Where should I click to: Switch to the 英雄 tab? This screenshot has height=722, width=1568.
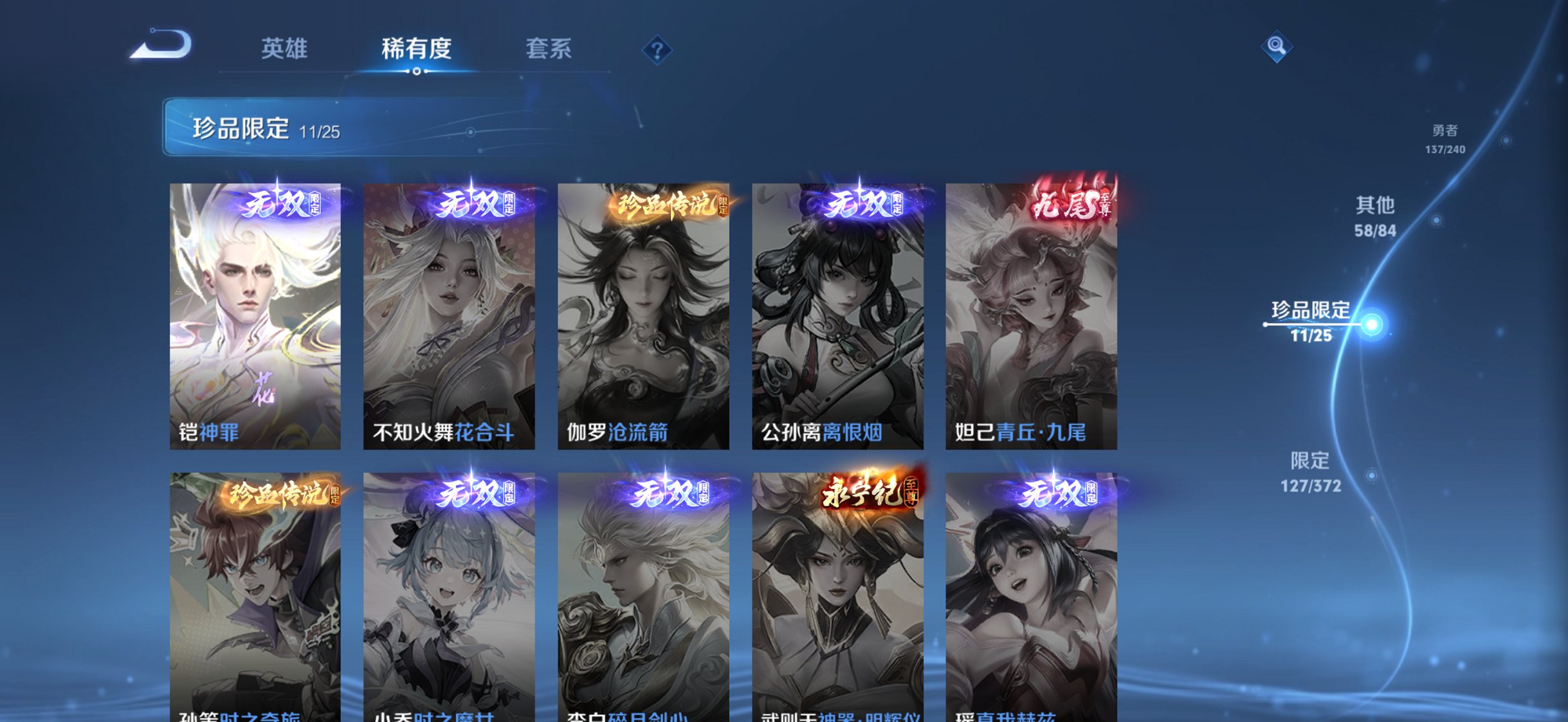(284, 48)
